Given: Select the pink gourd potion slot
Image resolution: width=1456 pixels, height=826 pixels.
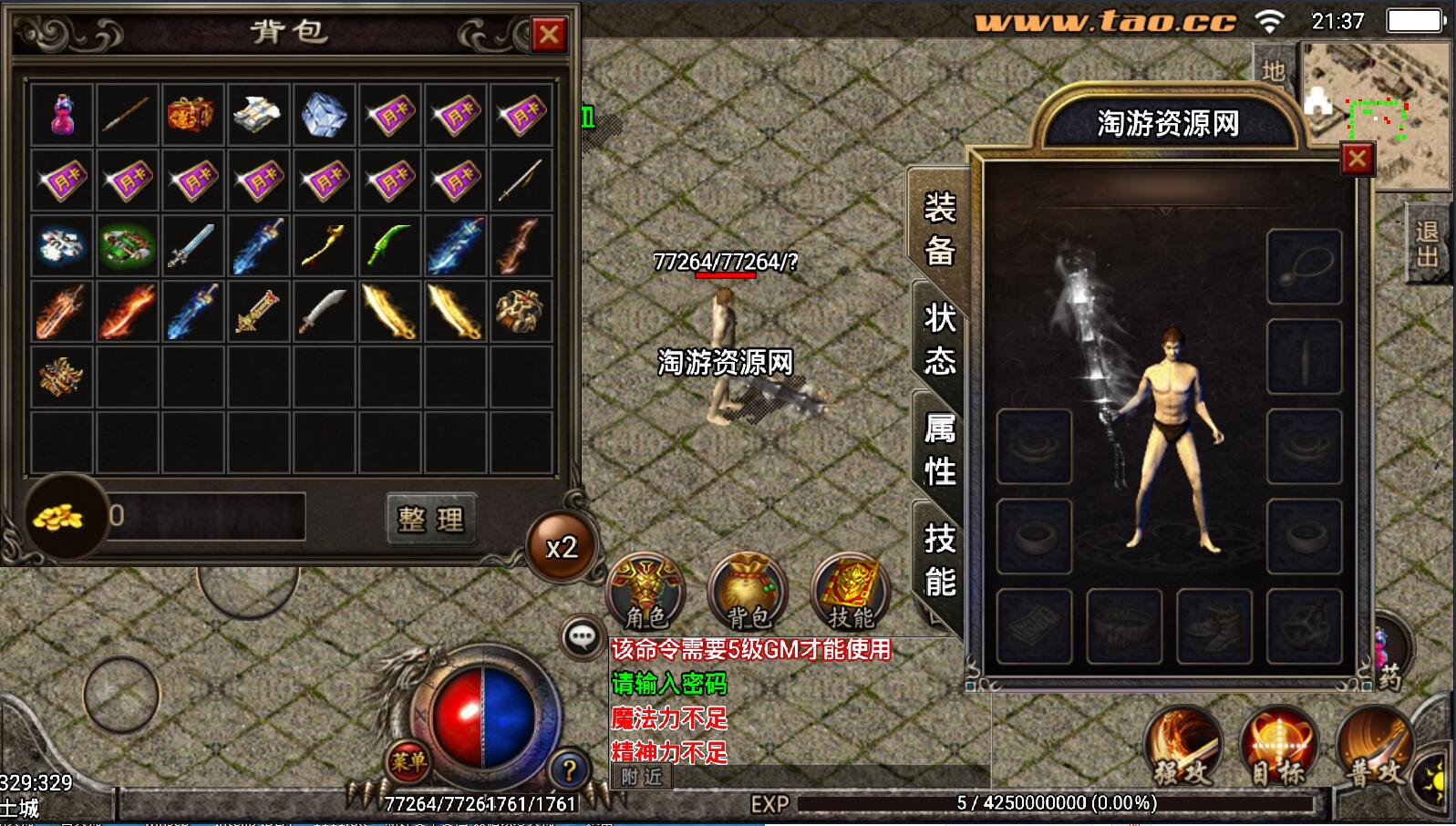Looking at the screenshot, I should pyautogui.click(x=62, y=115).
